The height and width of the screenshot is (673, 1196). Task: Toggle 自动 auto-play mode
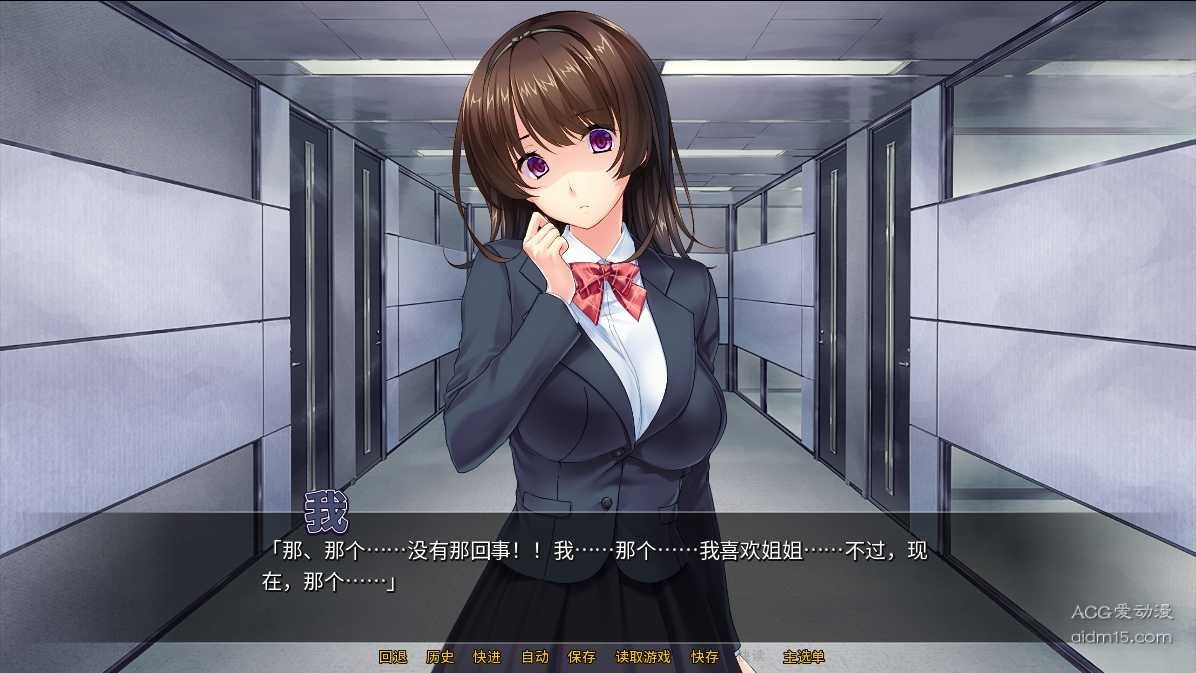tap(535, 657)
